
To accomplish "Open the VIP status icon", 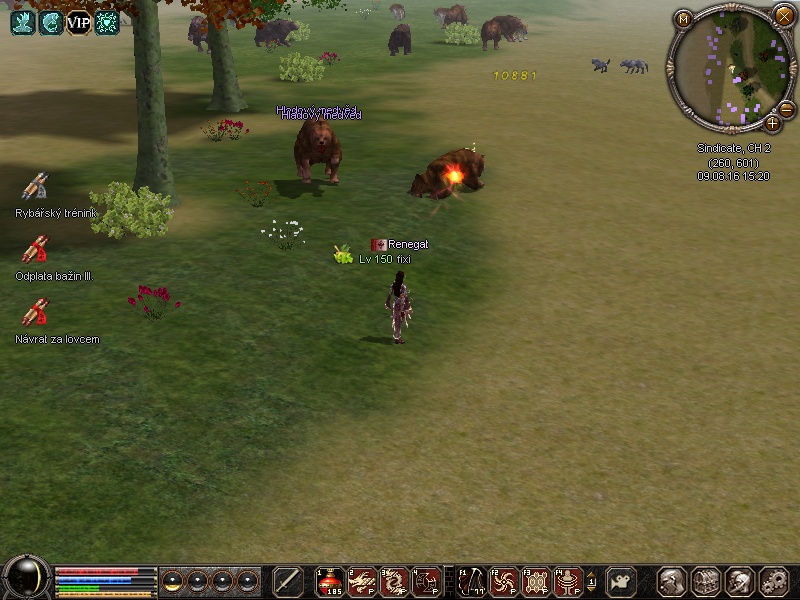I will point(78,22).
